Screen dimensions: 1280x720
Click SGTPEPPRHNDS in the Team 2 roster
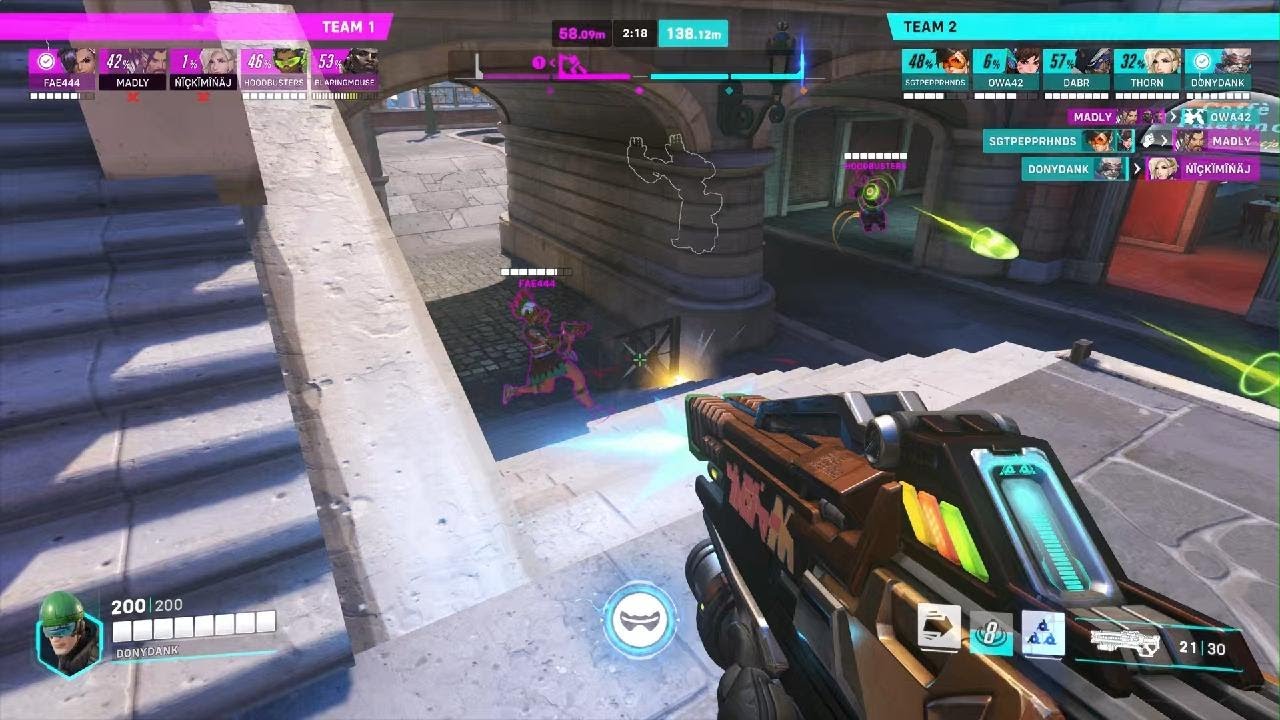(x=935, y=69)
